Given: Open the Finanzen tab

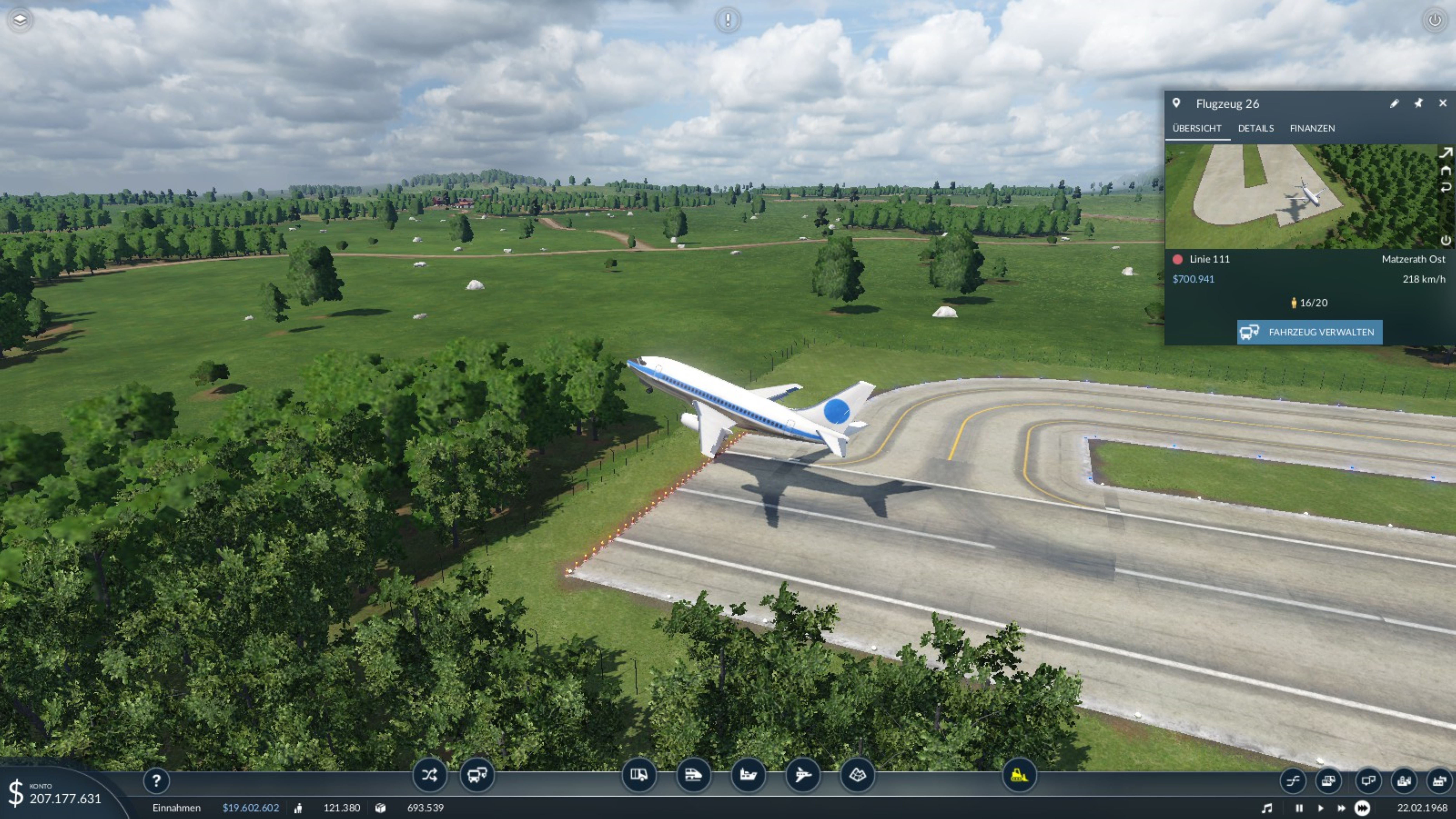Looking at the screenshot, I should pos(1312,128).
